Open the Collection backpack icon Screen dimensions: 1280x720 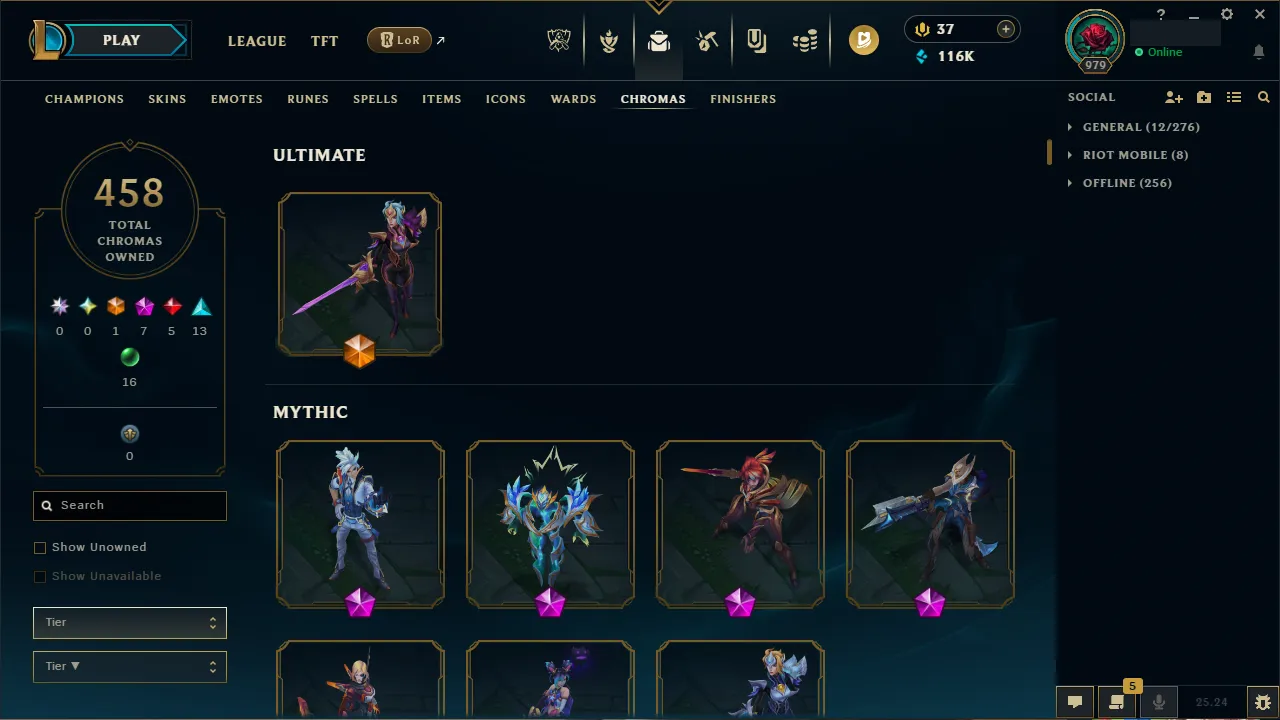(658, 40)
